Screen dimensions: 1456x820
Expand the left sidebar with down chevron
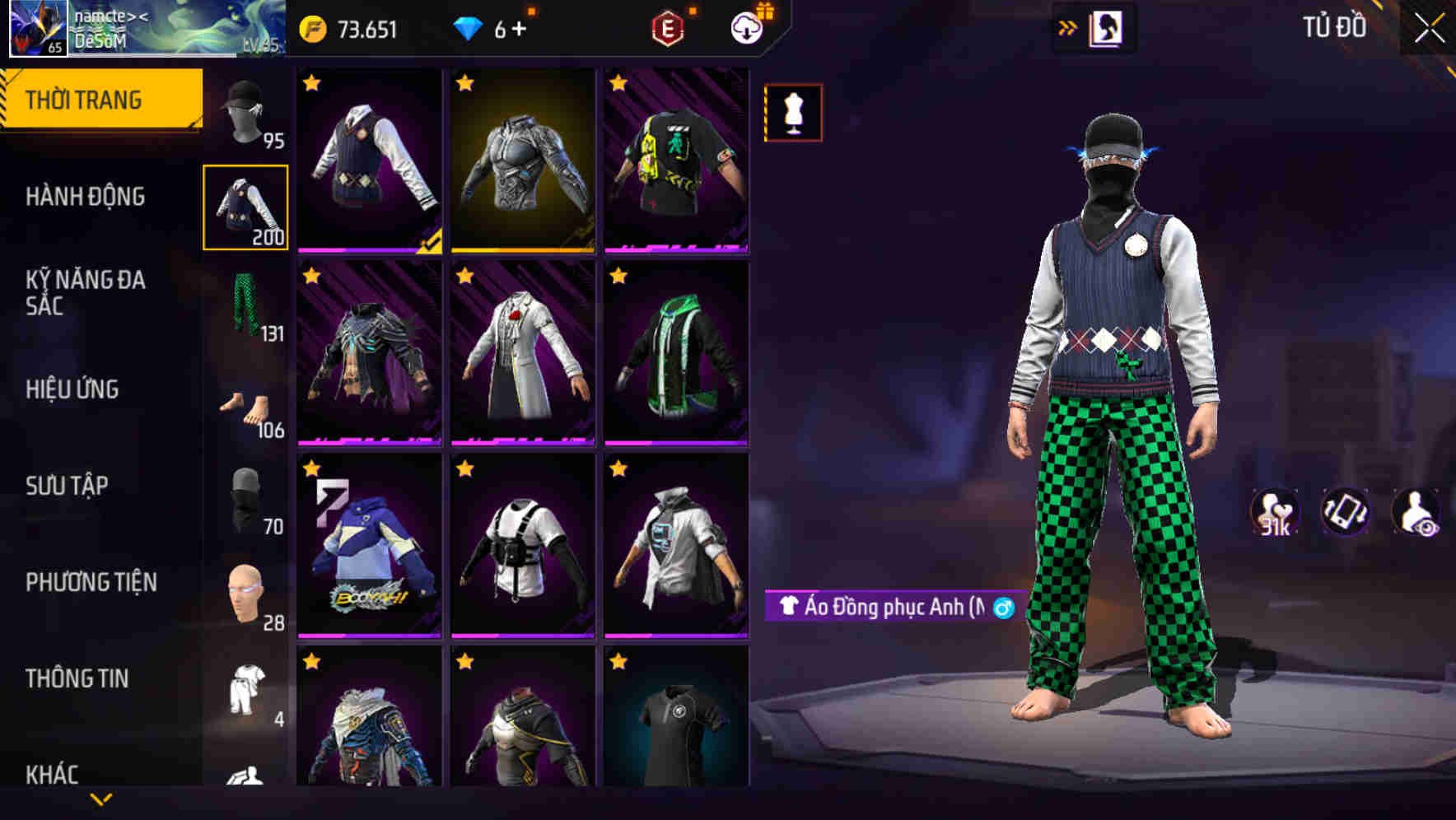coord(101,797)
